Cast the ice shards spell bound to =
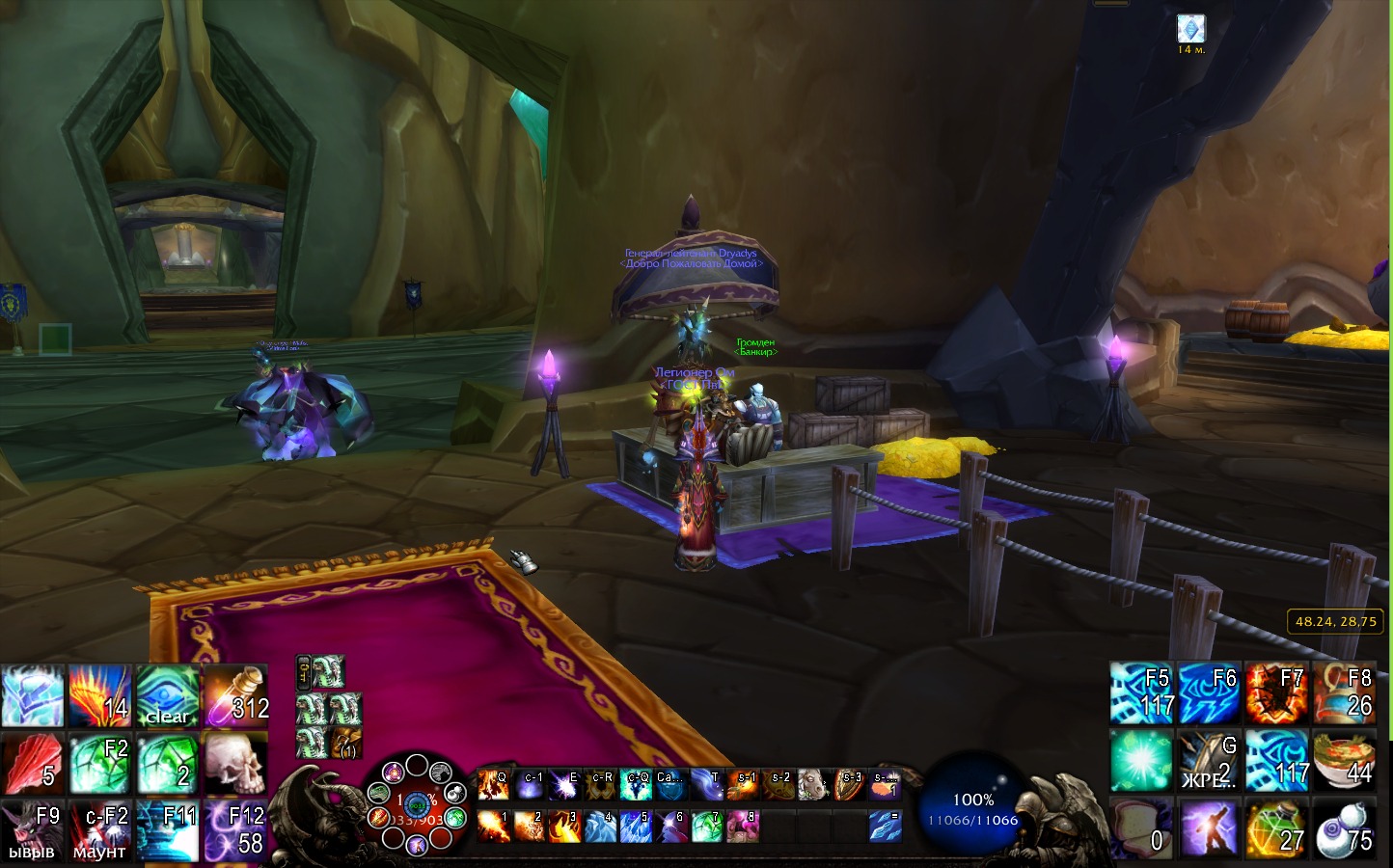This screenshot has width=1393, height=868. [x=885, y=827]
